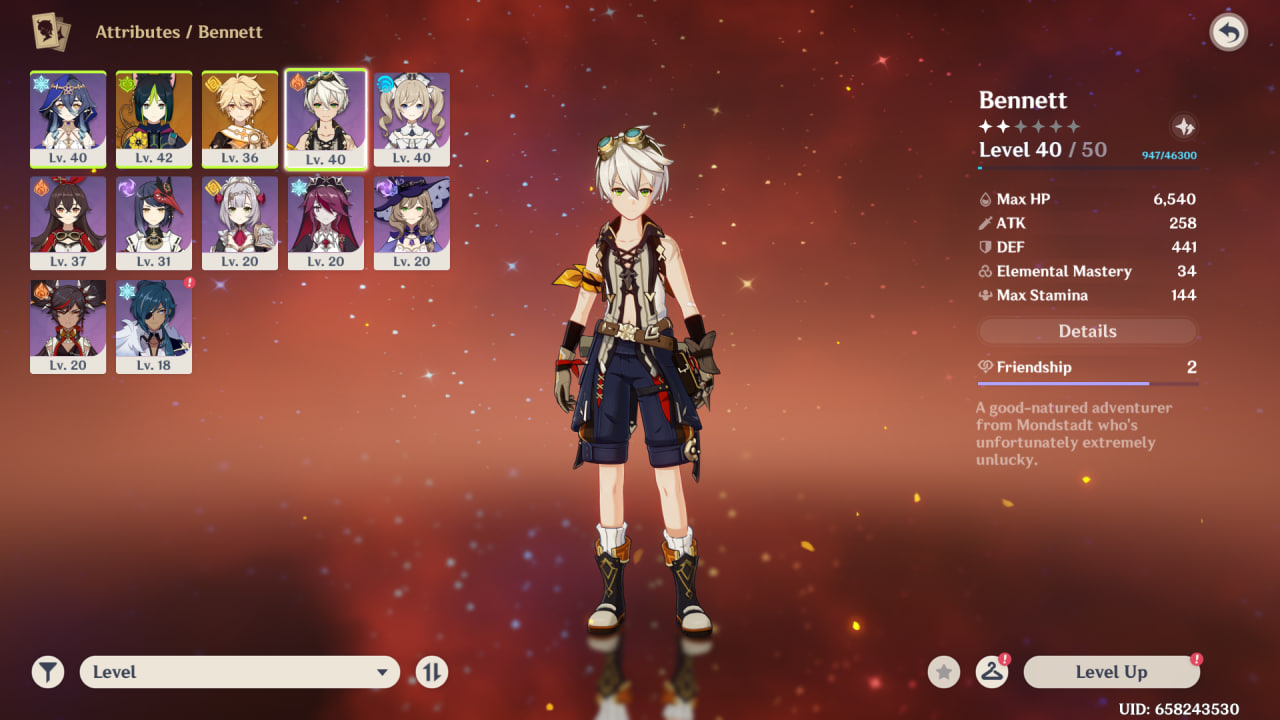Choose Tighnari's Lv. 42 portrait
The image size is (1280, 720).
(x=154, y=118)
